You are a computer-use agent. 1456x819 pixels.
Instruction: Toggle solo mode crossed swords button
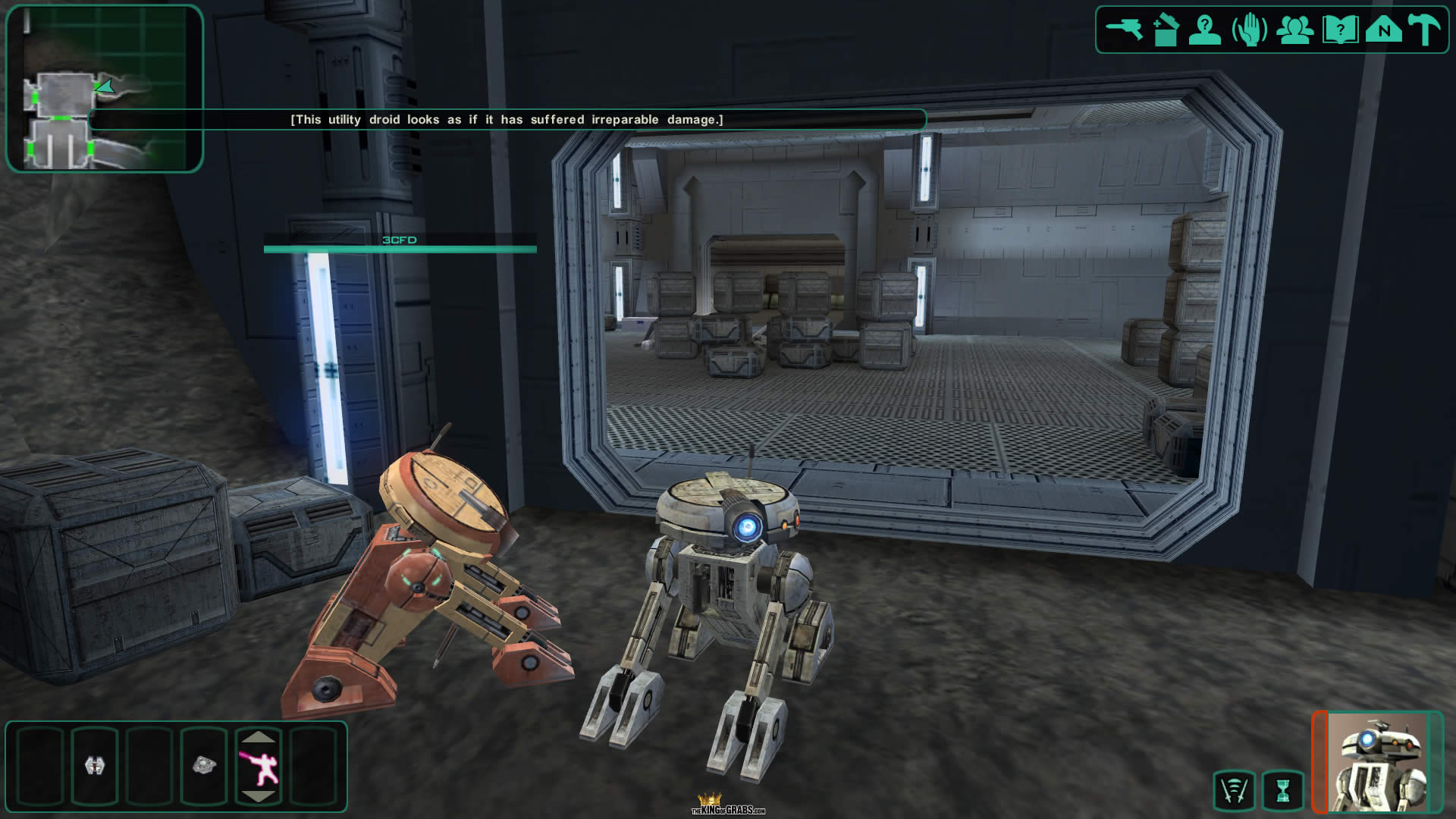pyautogui.click(x=1234, y=791)
